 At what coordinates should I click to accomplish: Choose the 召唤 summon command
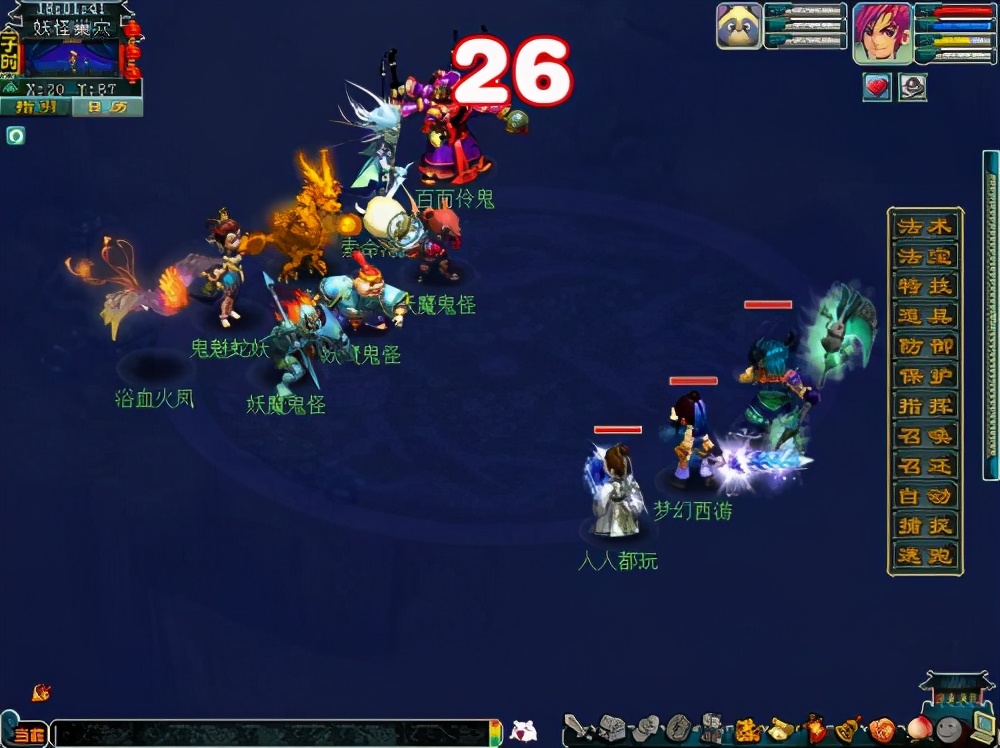[x=925, y=437]
